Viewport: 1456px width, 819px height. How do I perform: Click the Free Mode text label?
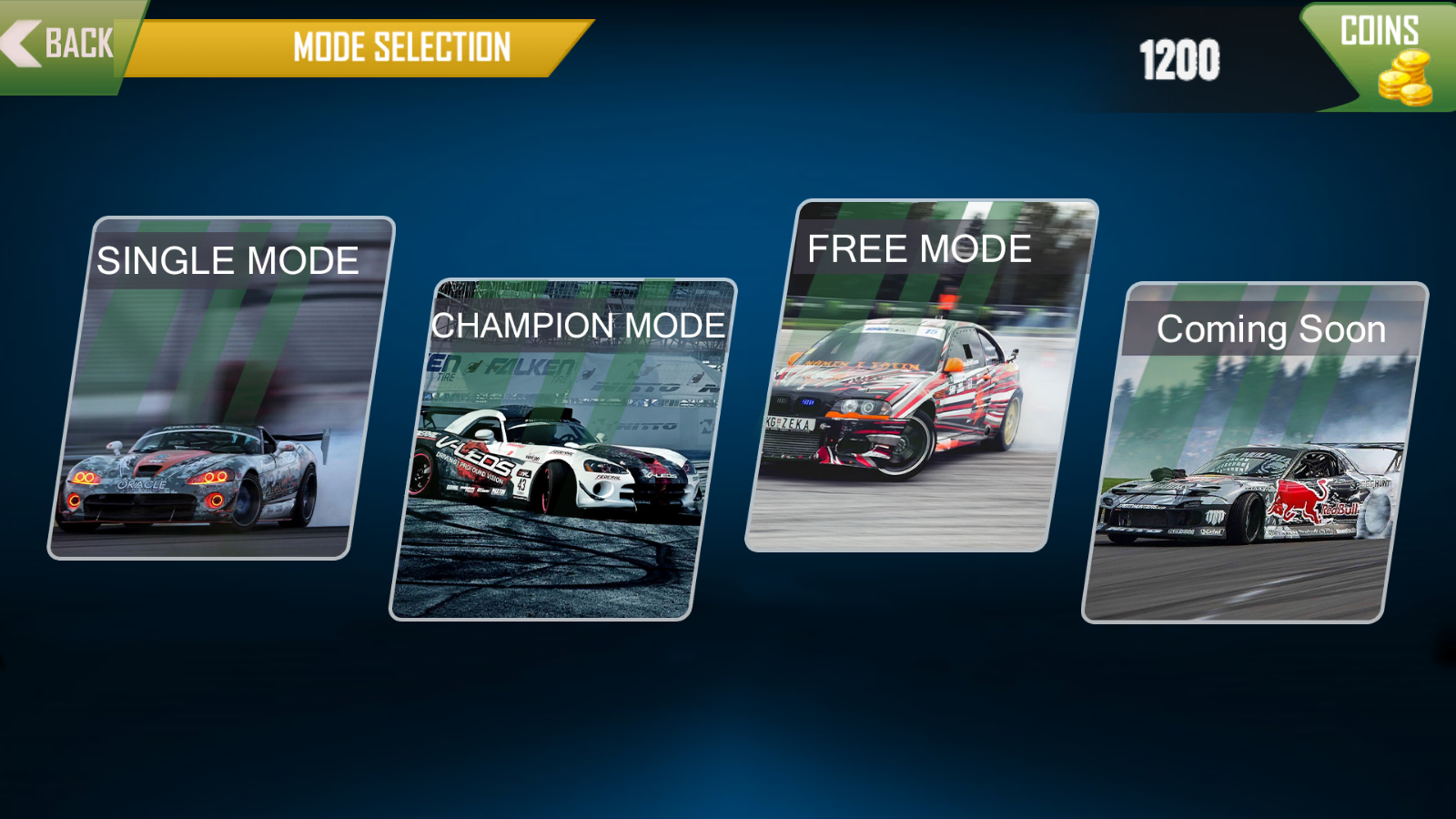[x=920, y=248]
